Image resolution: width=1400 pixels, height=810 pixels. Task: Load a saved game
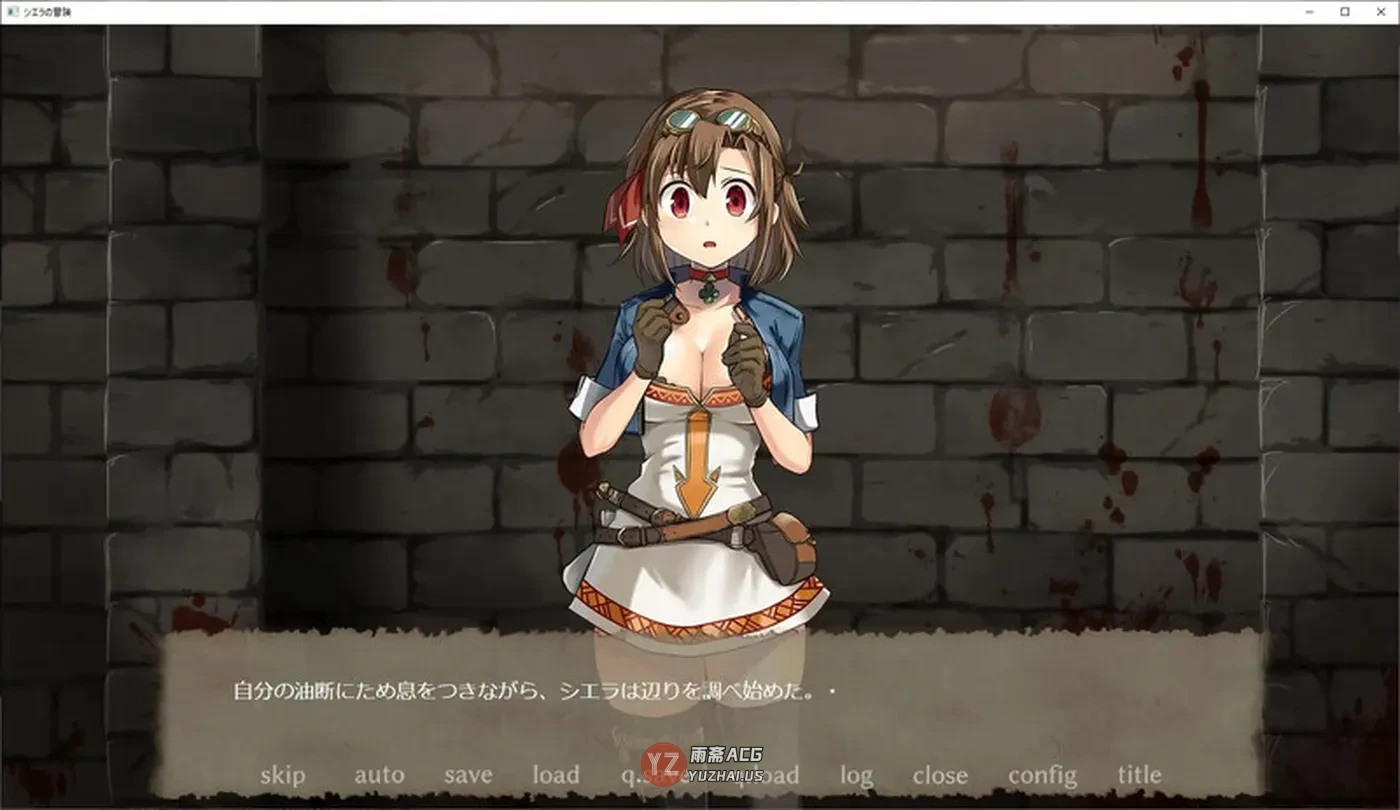[x=557, y=775]
